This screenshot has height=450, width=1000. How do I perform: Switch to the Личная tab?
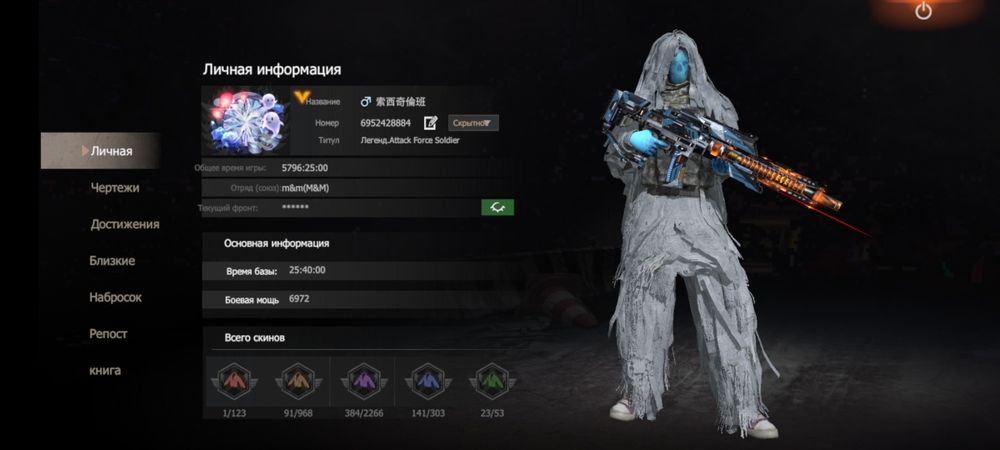coord(110,151)
